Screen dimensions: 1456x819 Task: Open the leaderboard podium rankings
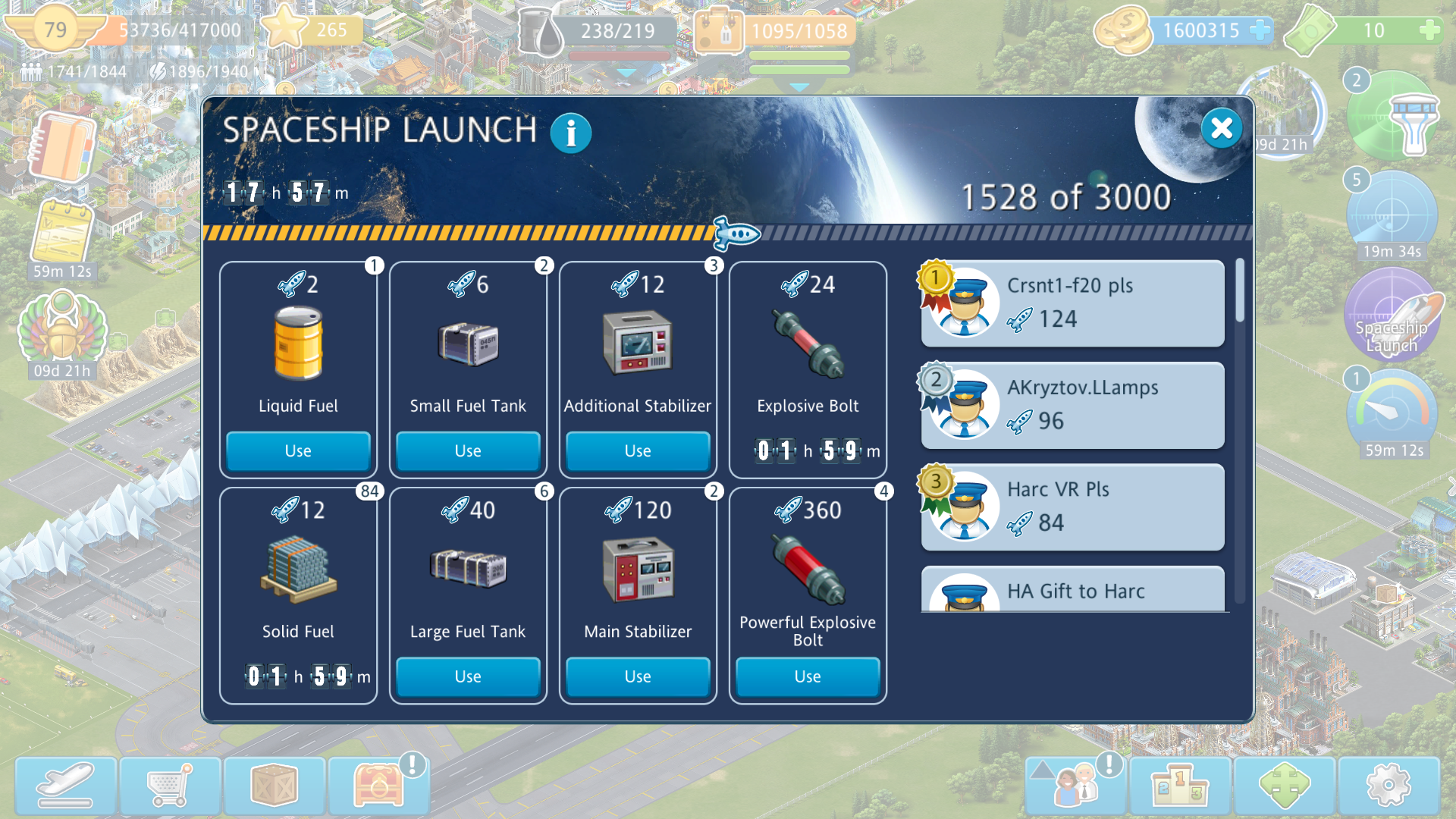click(1180, 786)
